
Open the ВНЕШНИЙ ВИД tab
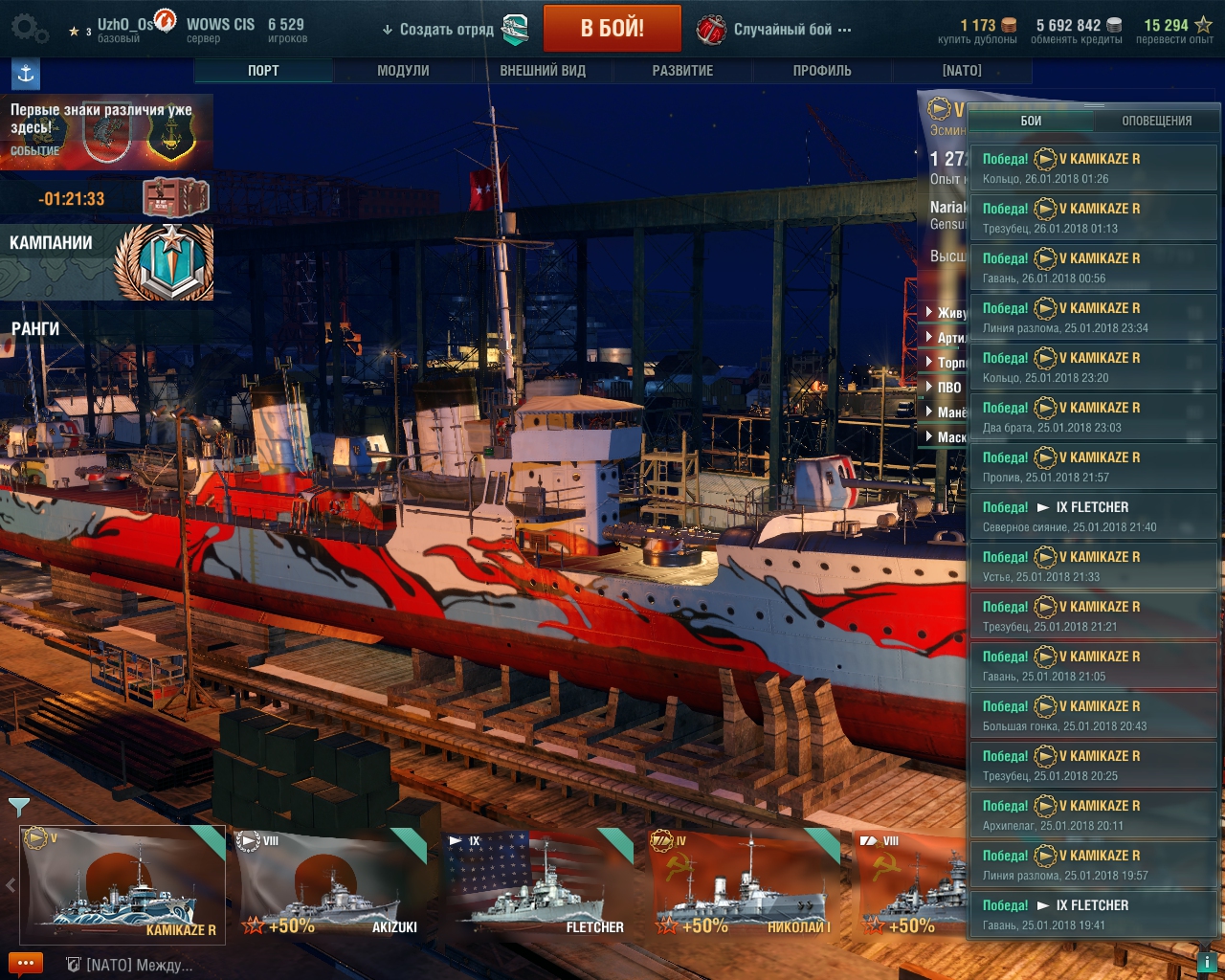(x=543, y=71)
